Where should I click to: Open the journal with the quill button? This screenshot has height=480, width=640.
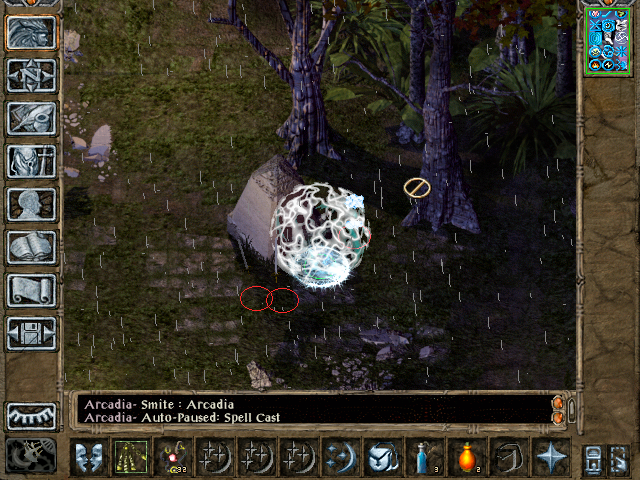pyautogui.click(x=31, y=118)
